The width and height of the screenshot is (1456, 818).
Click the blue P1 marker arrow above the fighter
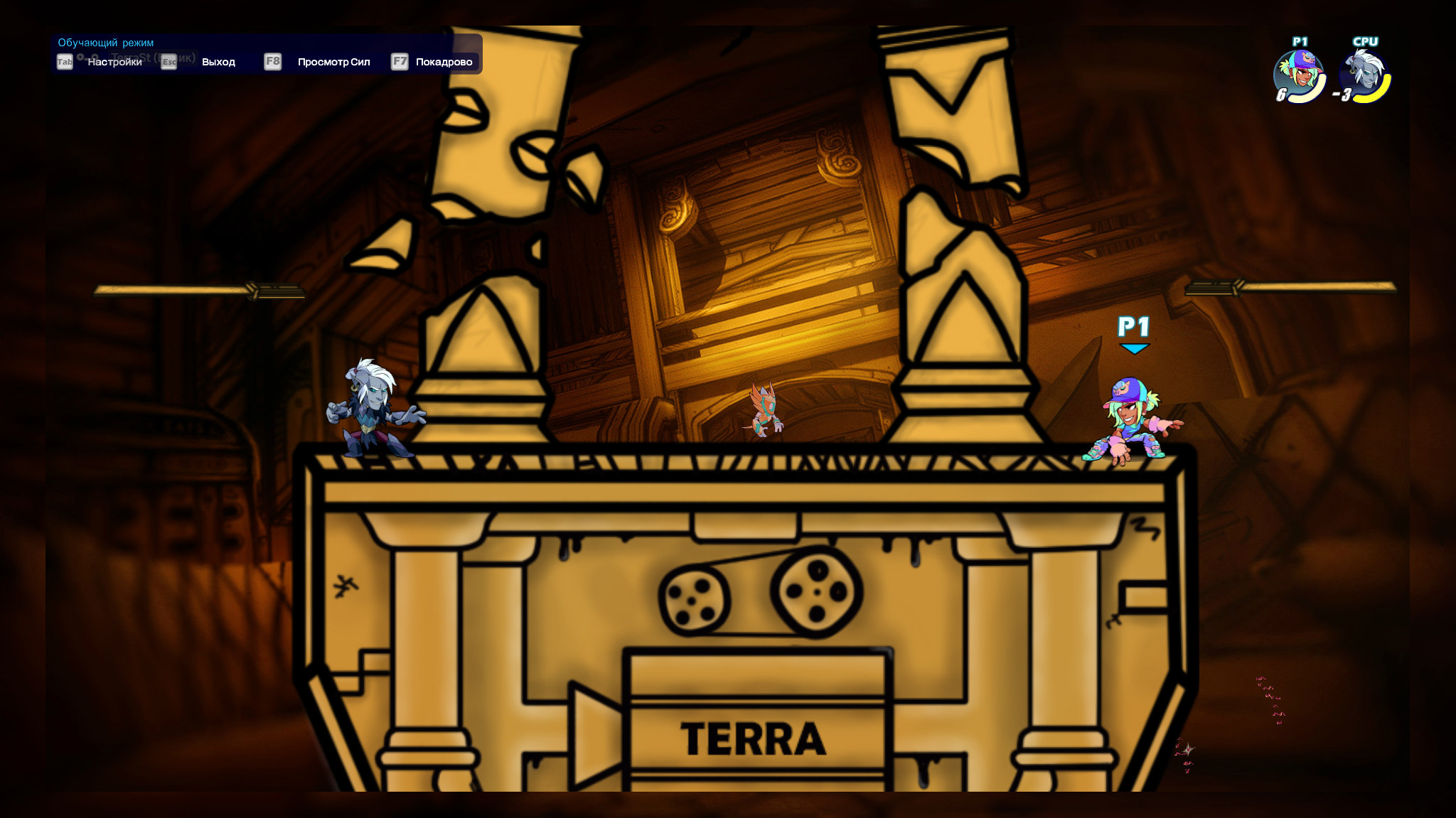point(1135,348)
